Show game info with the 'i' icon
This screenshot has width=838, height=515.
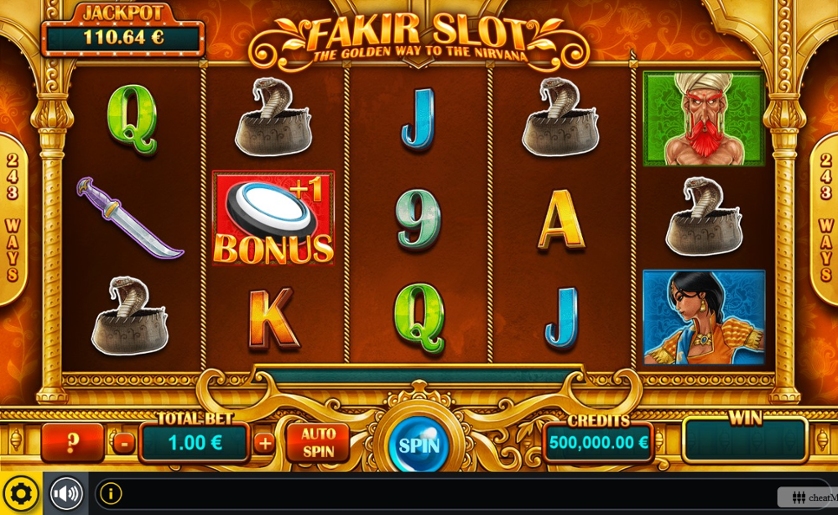coord(110,494)
